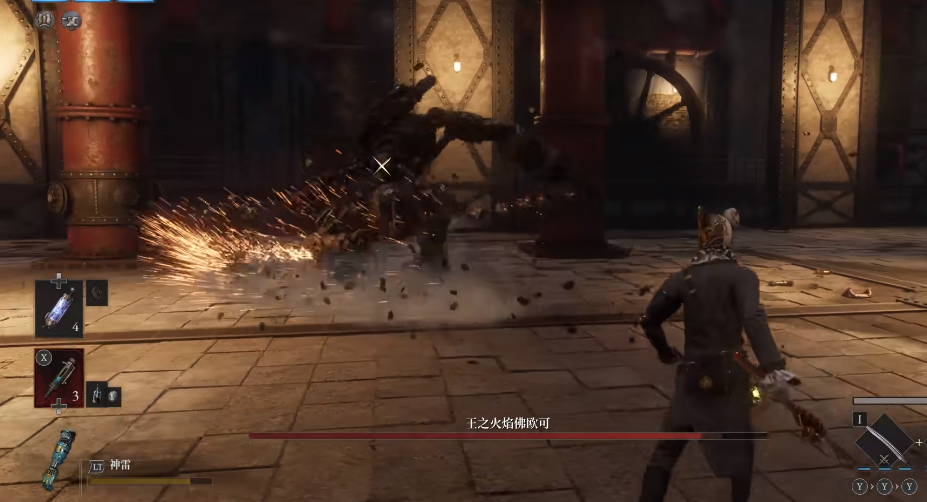Click the right round status icon
This screenshot has height=502, width=927.
(x=71, y=19)
